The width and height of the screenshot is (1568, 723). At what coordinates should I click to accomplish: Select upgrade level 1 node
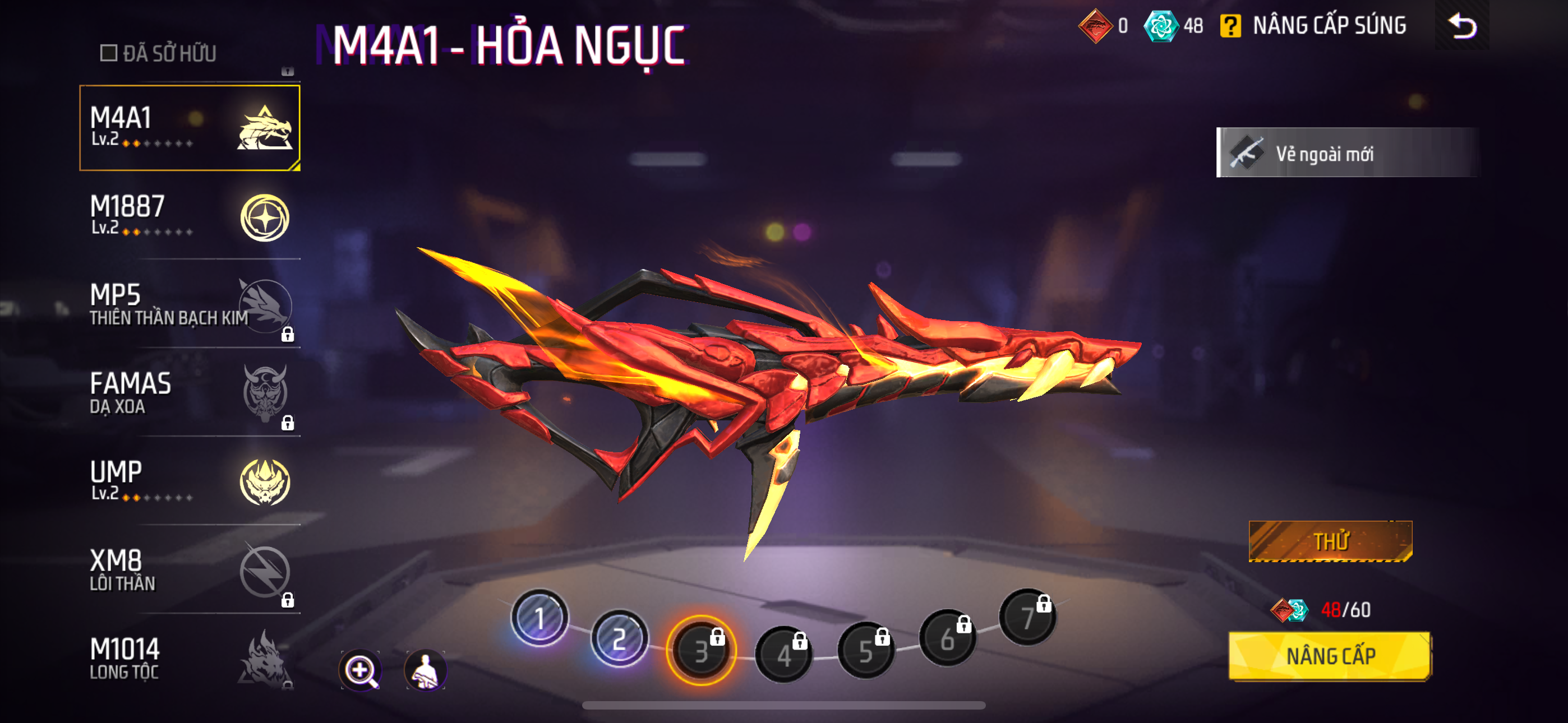click(x=539, y=618)
